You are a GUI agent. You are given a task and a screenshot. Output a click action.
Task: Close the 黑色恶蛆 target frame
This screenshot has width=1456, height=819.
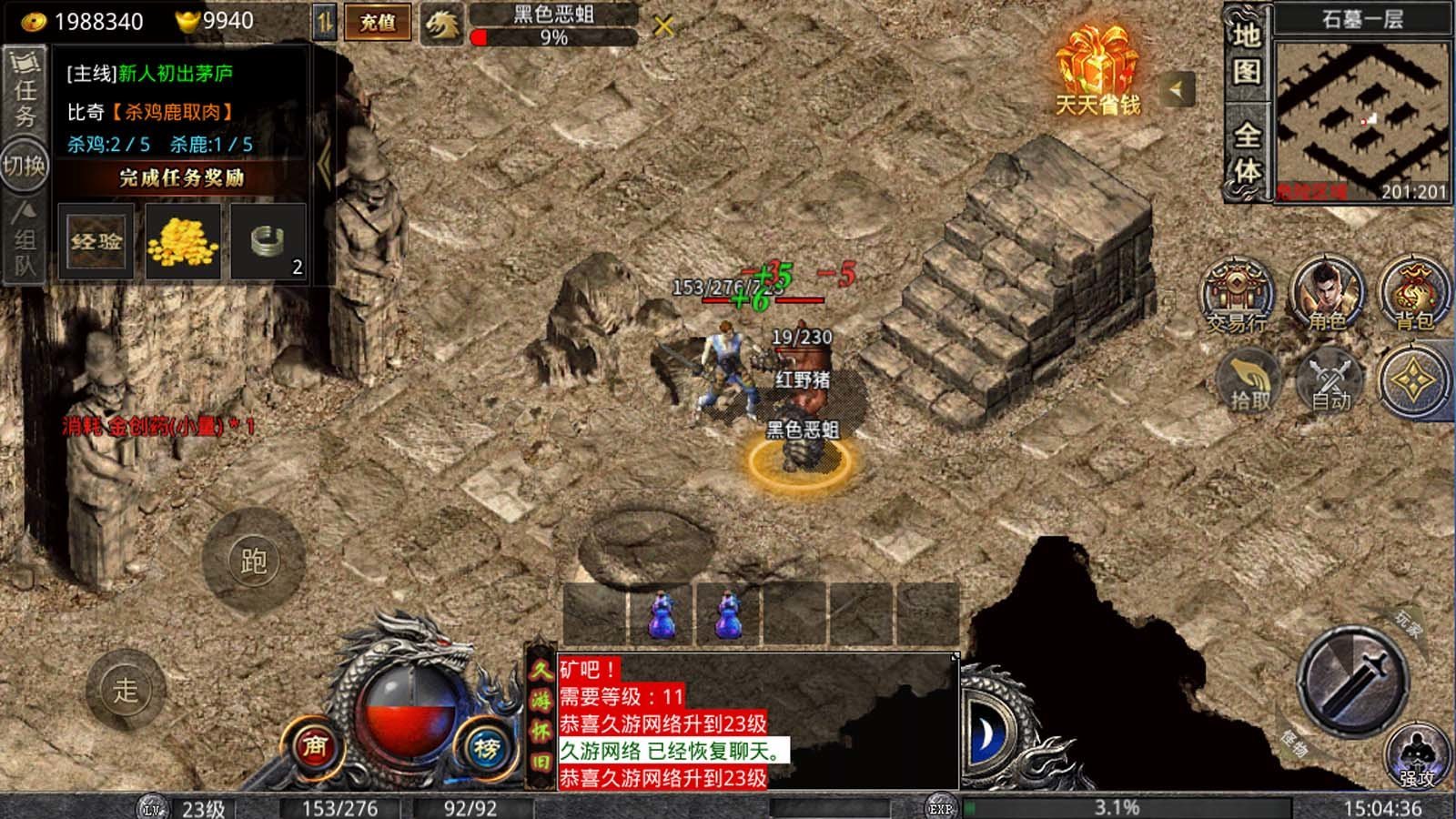coord(664,26)
